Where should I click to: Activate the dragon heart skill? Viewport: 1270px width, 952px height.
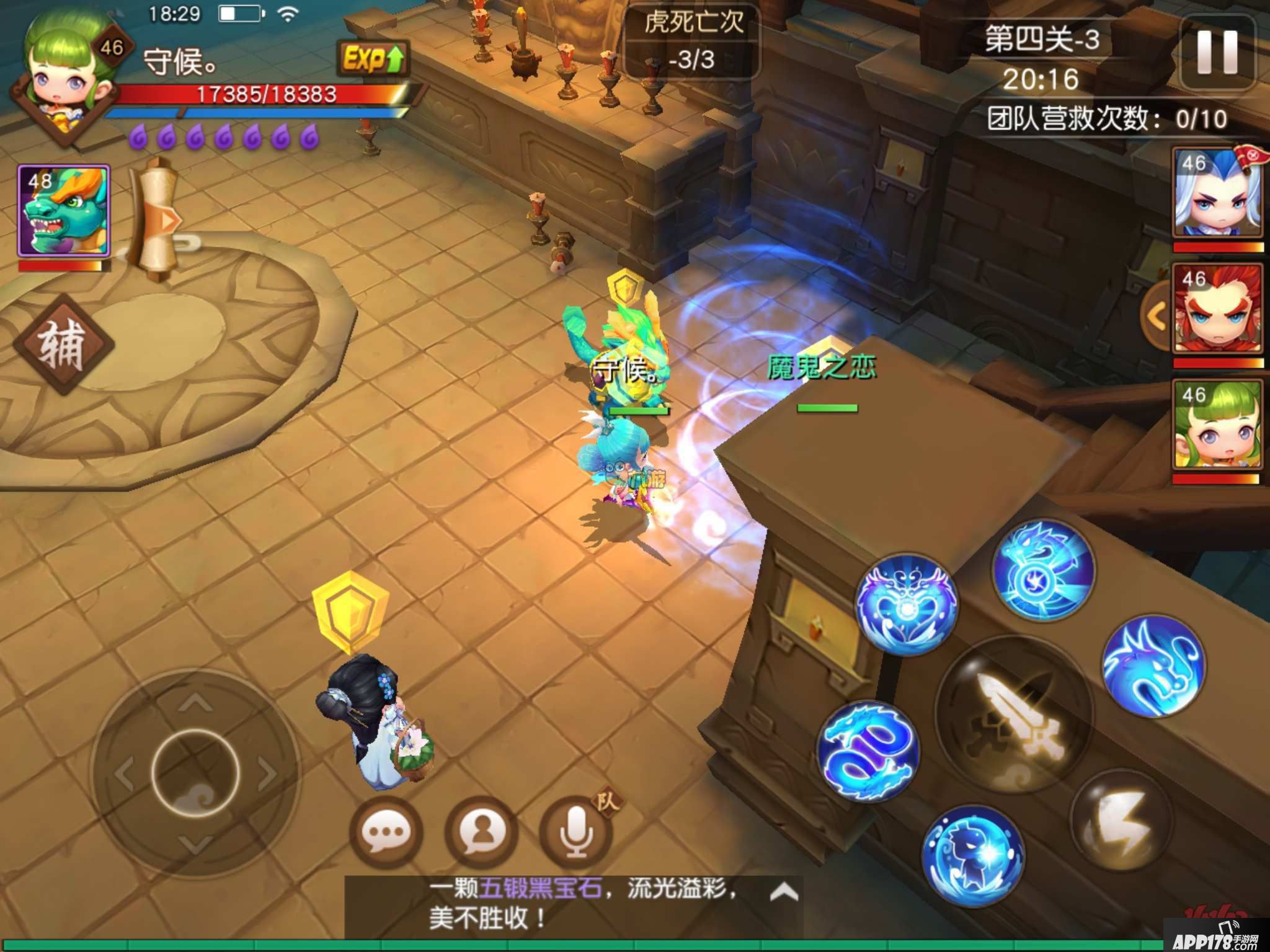(906, 604)
